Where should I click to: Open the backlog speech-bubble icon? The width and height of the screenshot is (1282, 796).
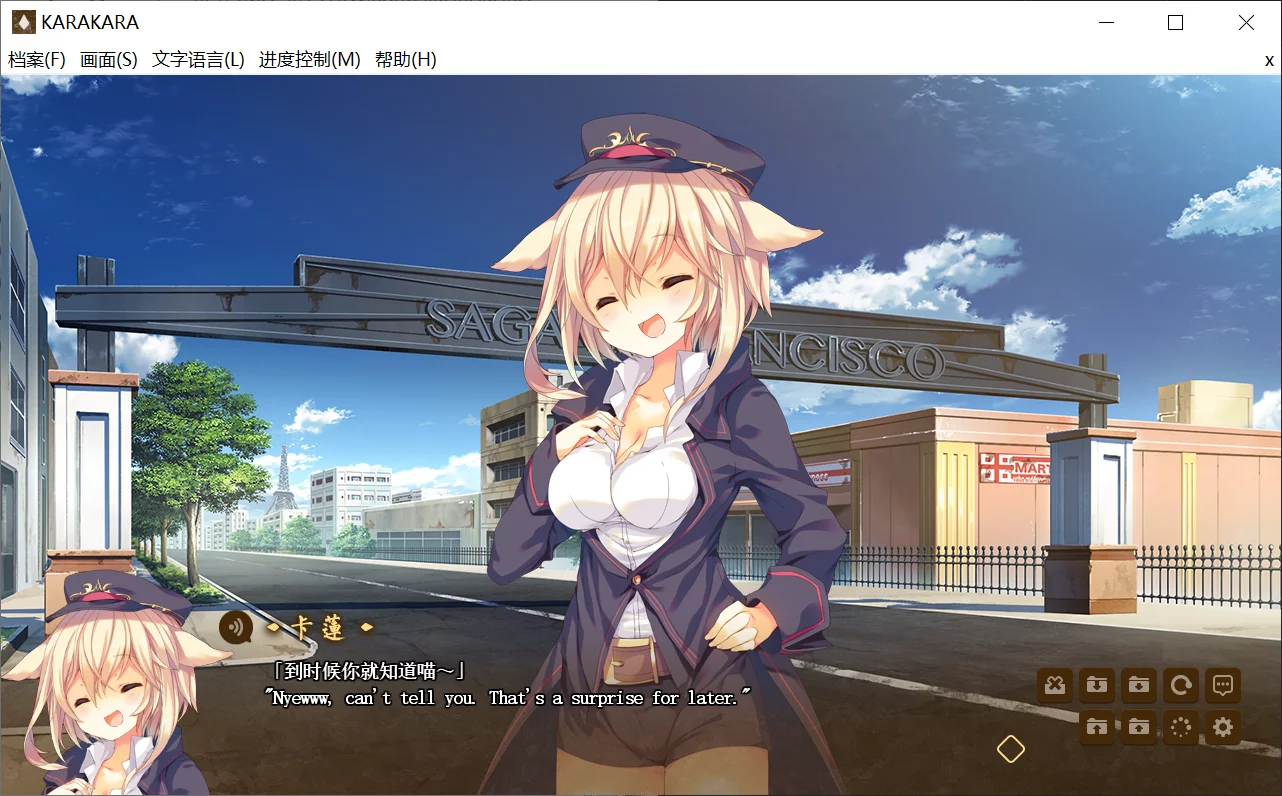tap(1222, 685)
